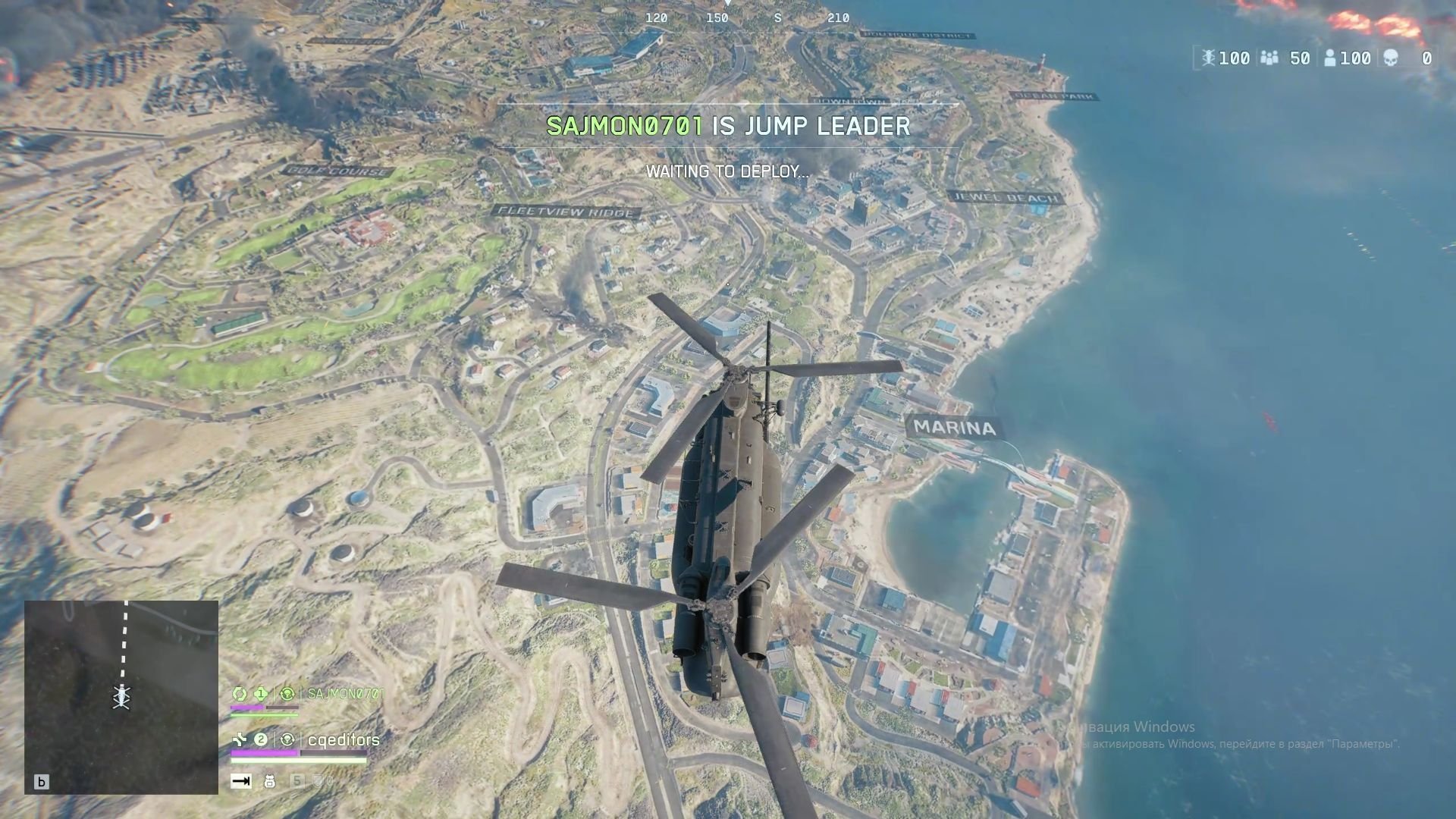Open the backpack icon below squad list

click(269, 781)
